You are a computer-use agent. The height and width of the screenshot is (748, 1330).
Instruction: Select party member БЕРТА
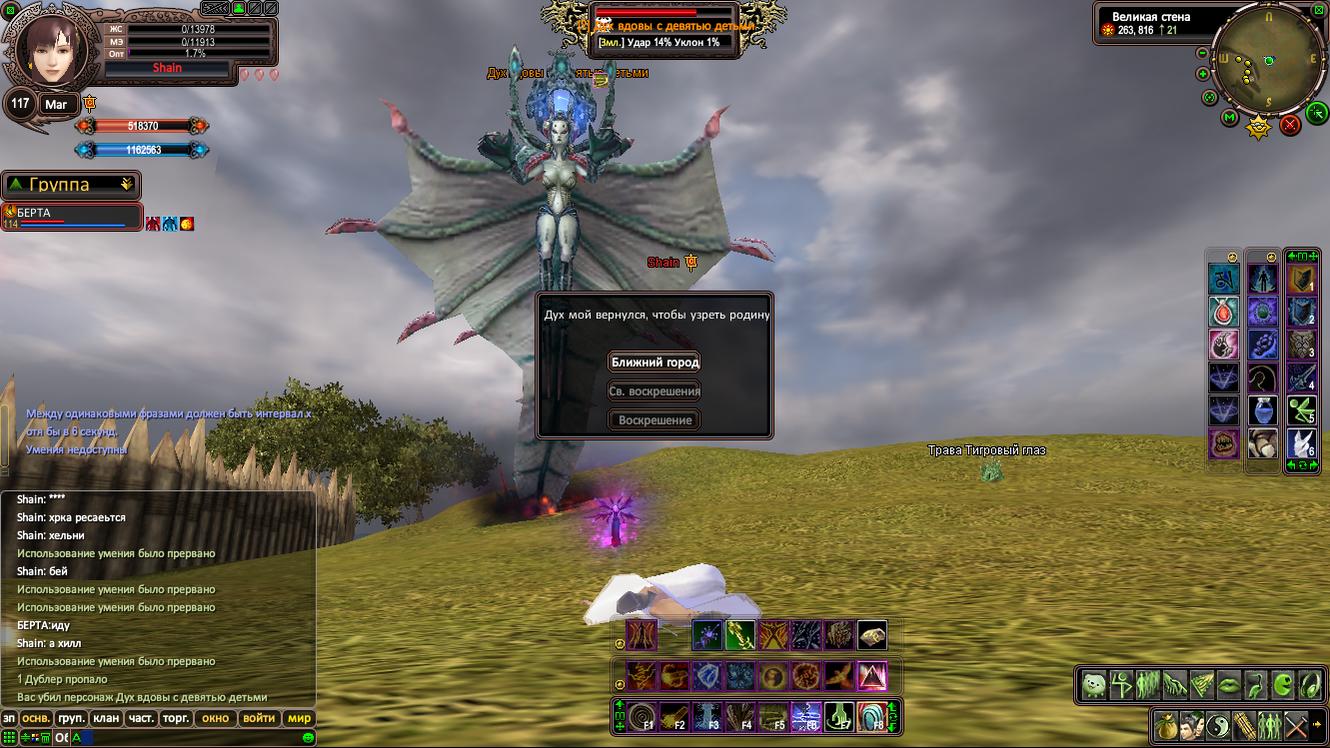60,214
